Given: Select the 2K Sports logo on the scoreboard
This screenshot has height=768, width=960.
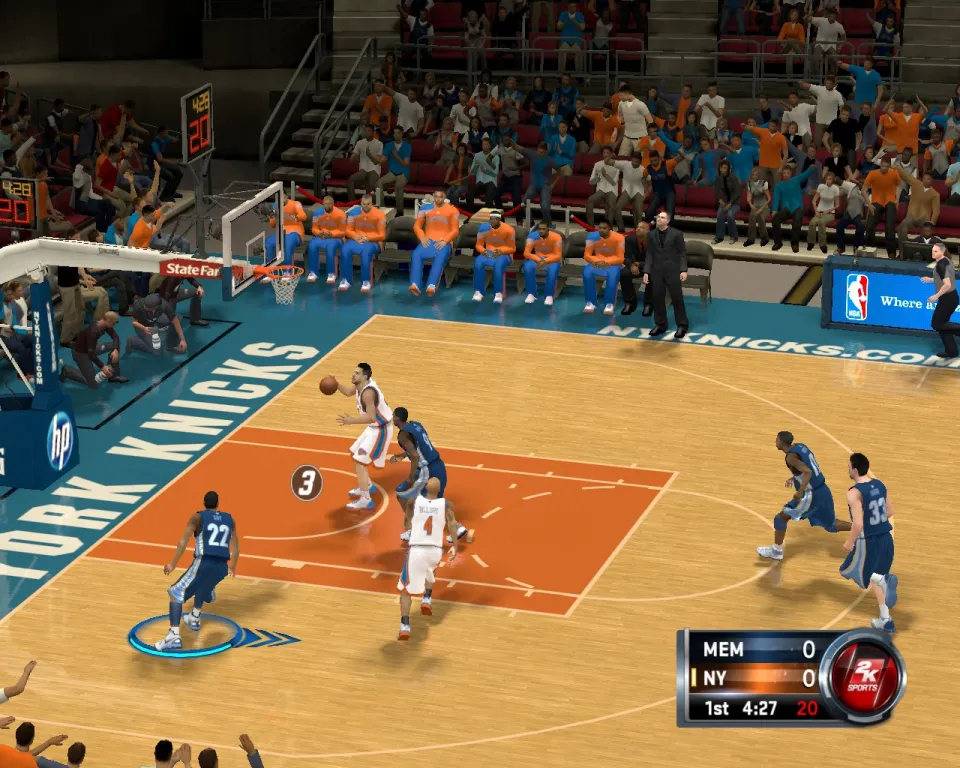Looking at the screenshot, I should [x=862, y=677].
